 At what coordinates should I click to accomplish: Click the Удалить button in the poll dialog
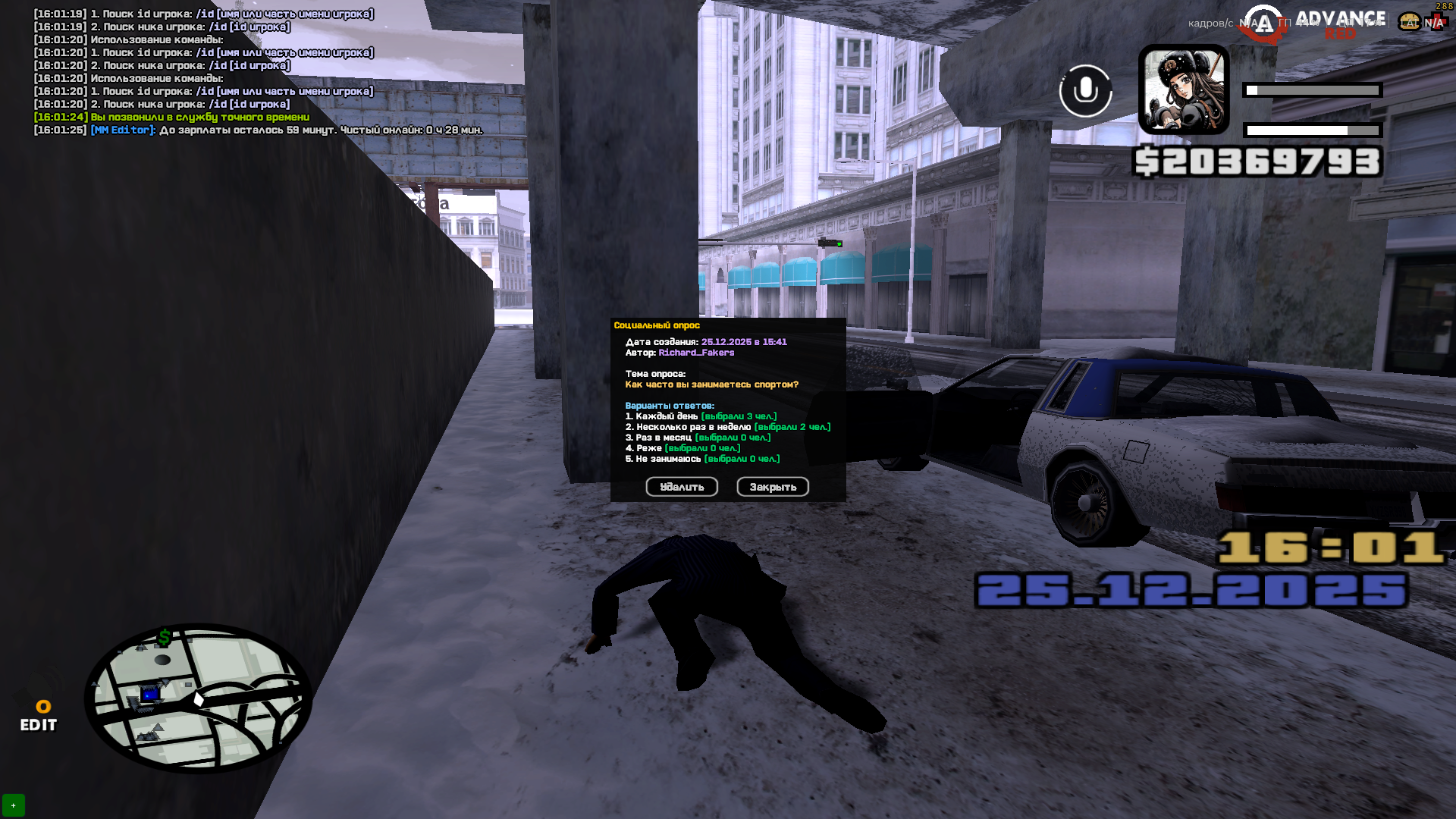pos(682,487)
